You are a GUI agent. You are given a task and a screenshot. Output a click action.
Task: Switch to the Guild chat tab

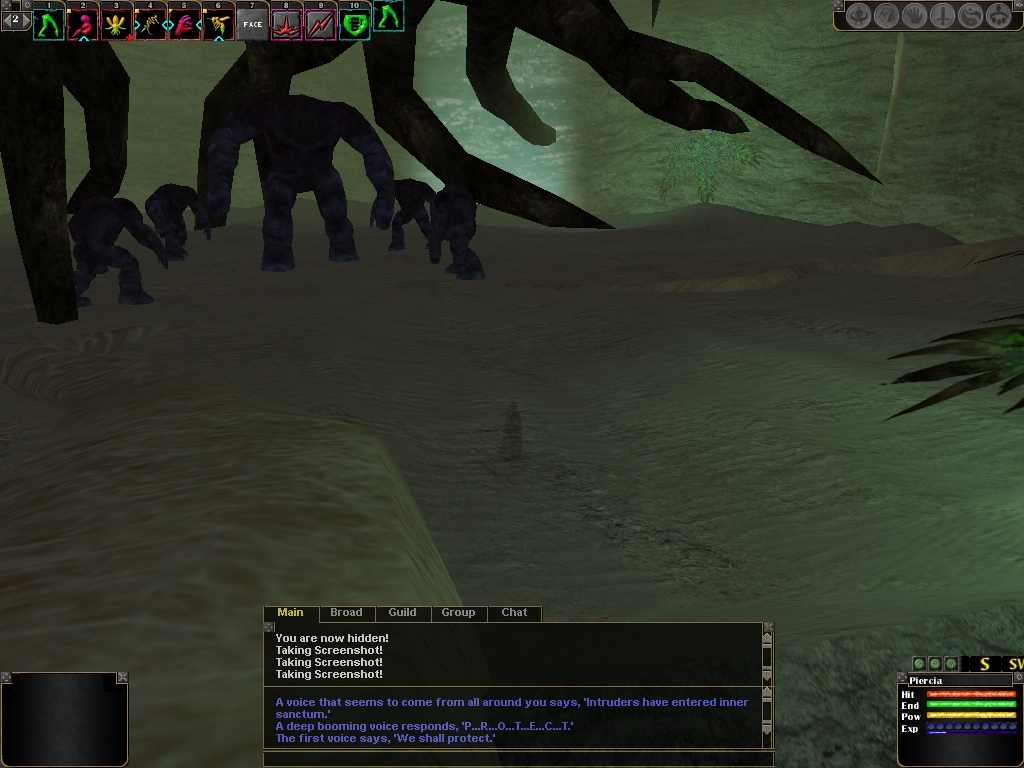(x=402, y=612)
